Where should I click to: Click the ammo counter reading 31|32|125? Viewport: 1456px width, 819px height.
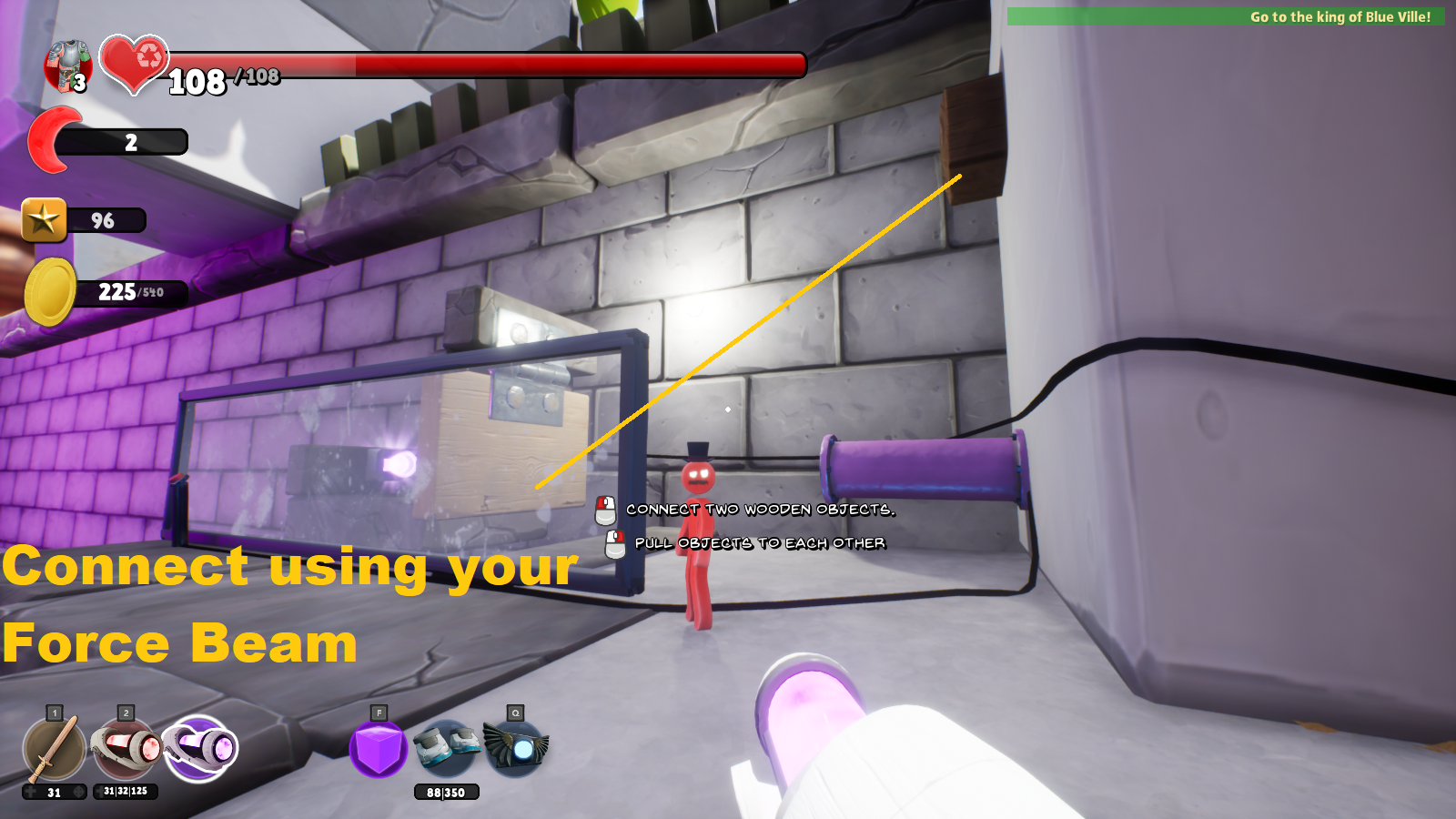tap(125, 792)
